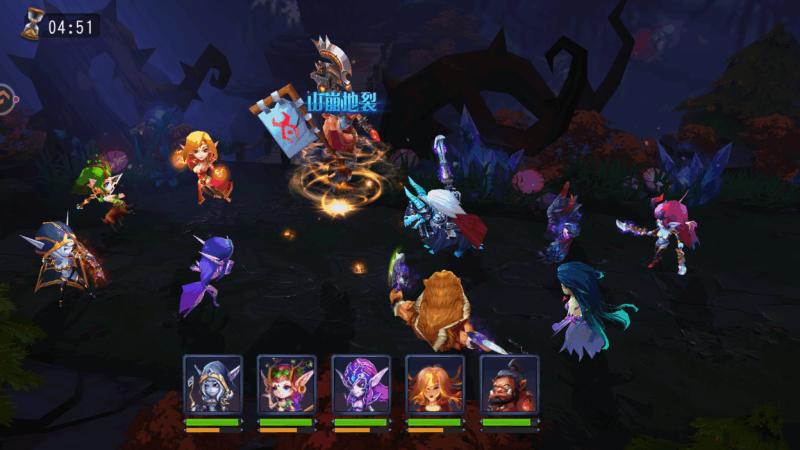Select the orange-haired woman portrait
The height and width of the screenshot is (450, 800).
click(435, 384)
